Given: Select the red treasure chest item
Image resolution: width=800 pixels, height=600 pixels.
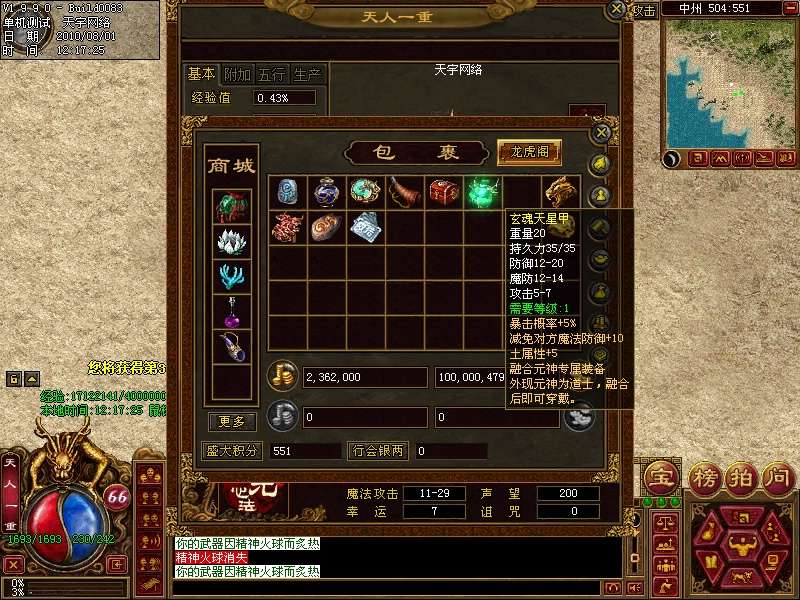Looking at the screenshot, I should (x=443, y=192).
